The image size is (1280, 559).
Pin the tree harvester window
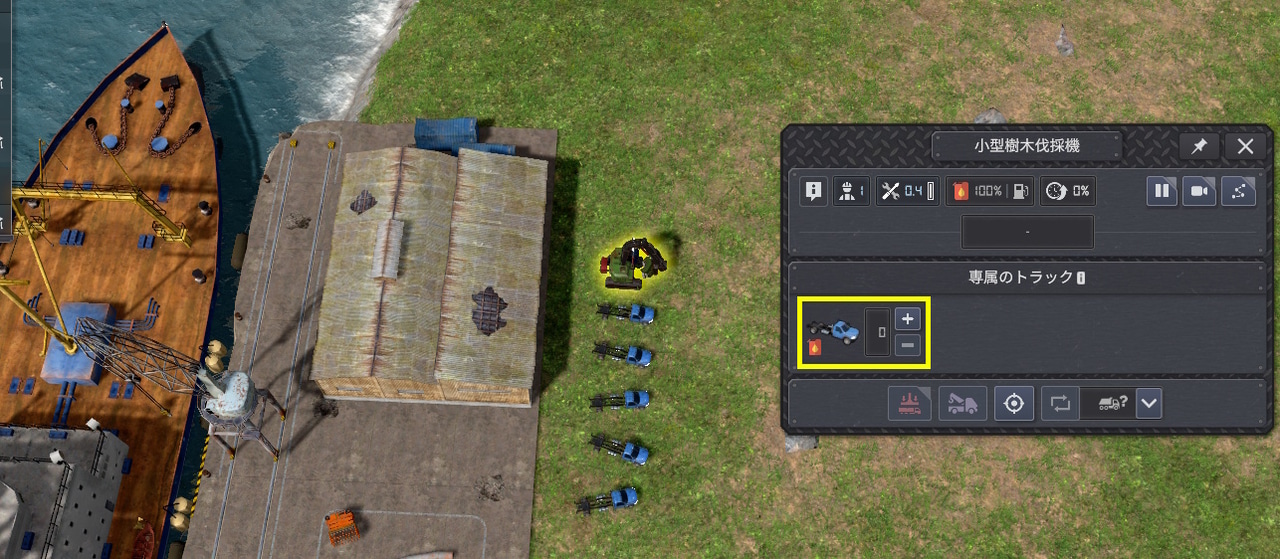[1199, 146]
